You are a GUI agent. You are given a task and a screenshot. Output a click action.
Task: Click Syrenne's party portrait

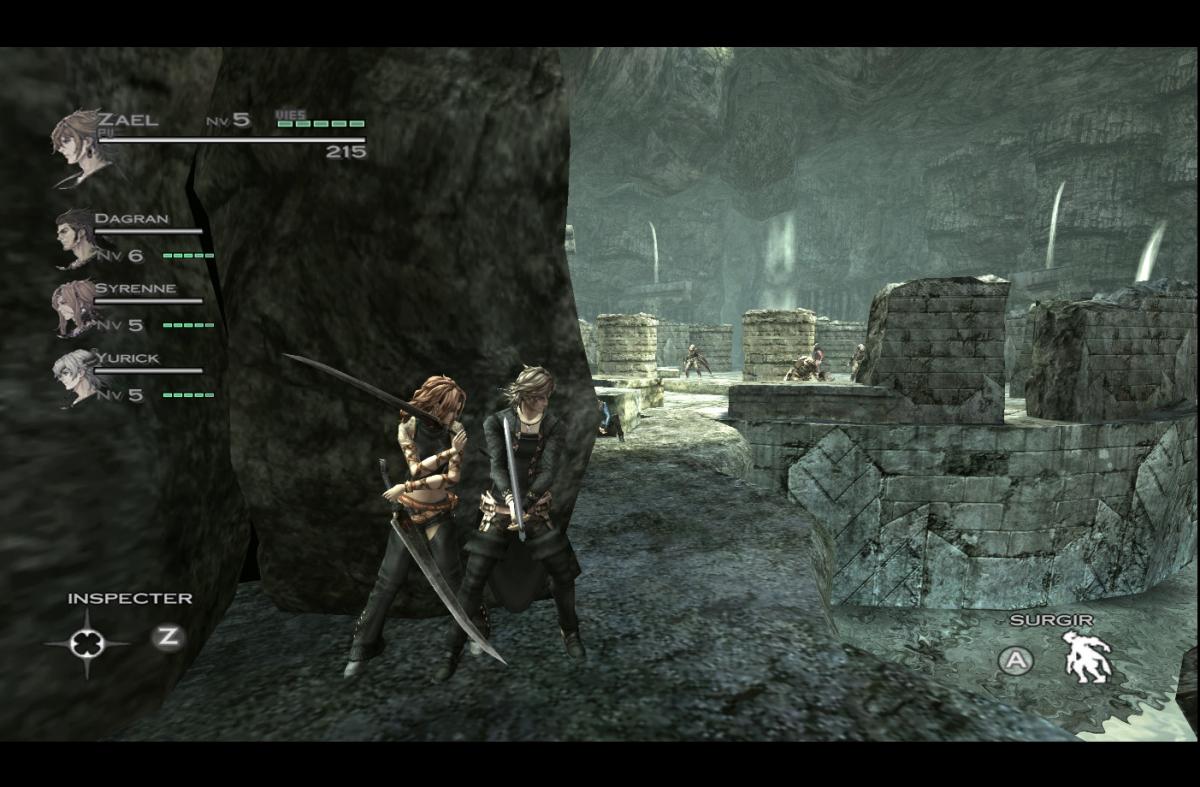[x=74, y=305]
